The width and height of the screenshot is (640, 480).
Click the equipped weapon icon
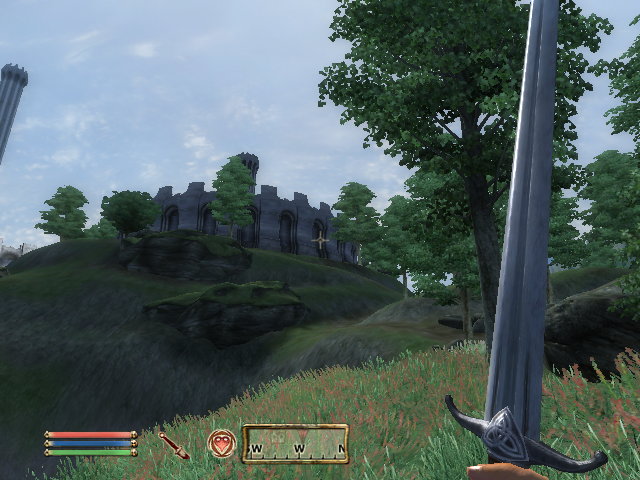[173, 445]
